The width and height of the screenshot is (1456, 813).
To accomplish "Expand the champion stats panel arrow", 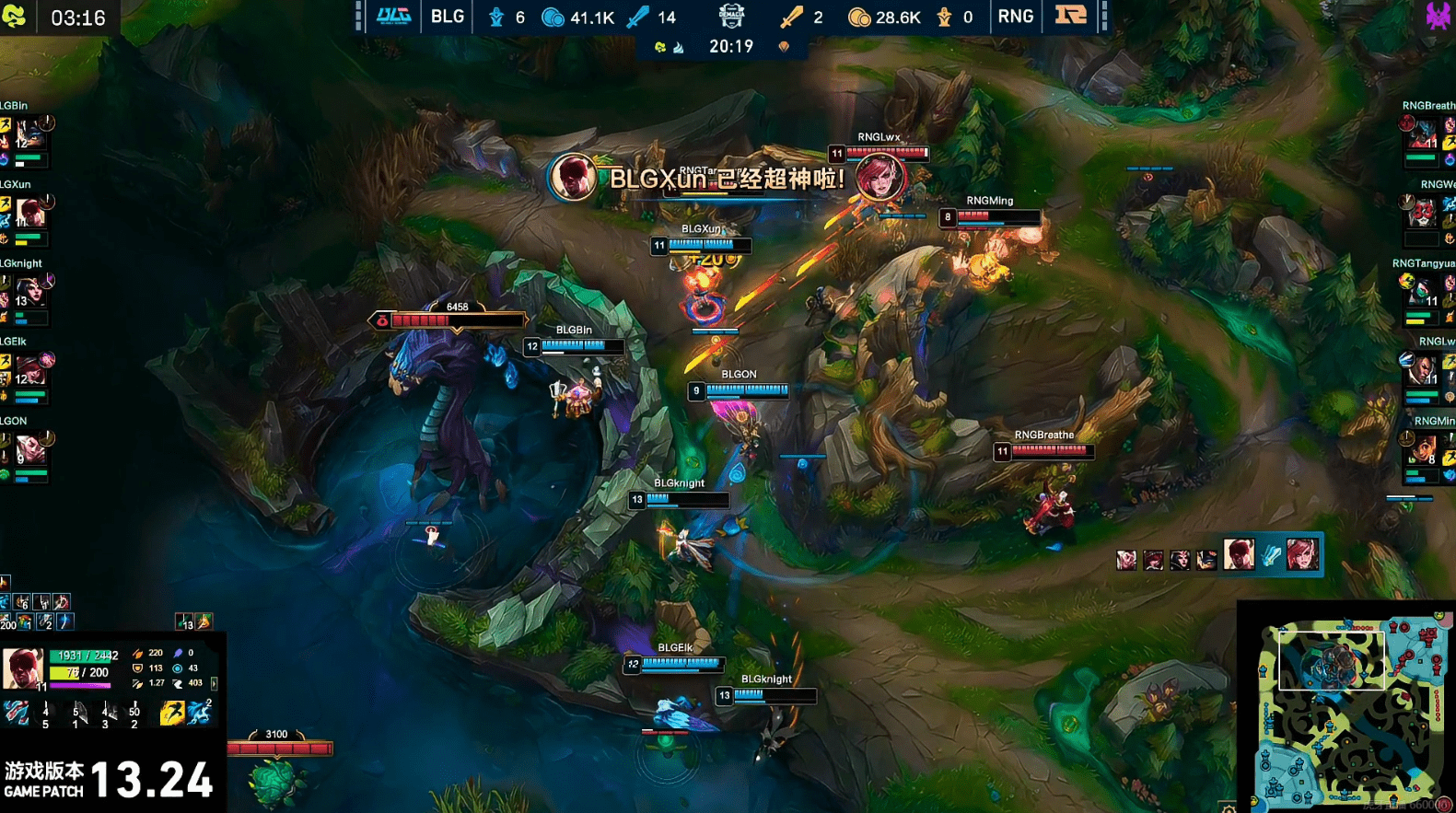I will 215,683.
